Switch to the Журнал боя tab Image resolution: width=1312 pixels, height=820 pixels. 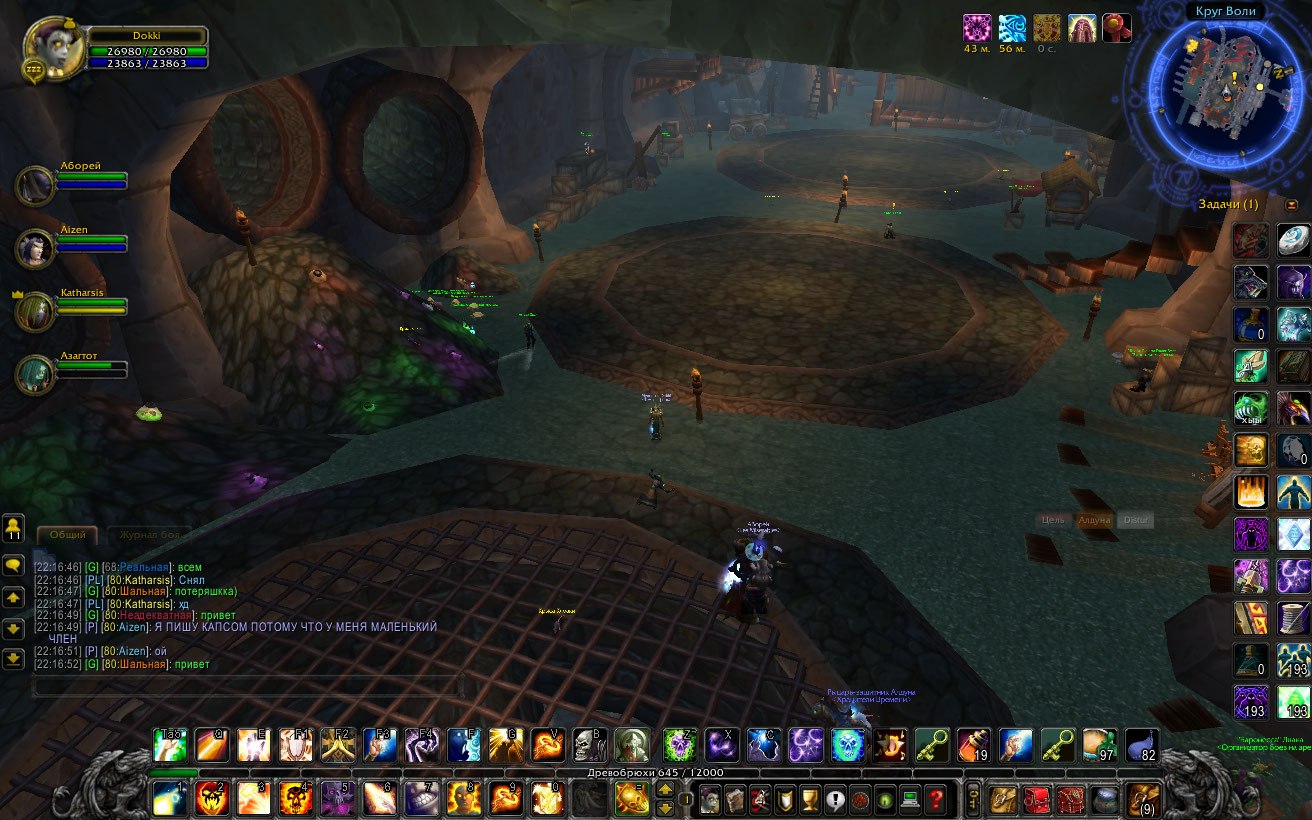148,535
